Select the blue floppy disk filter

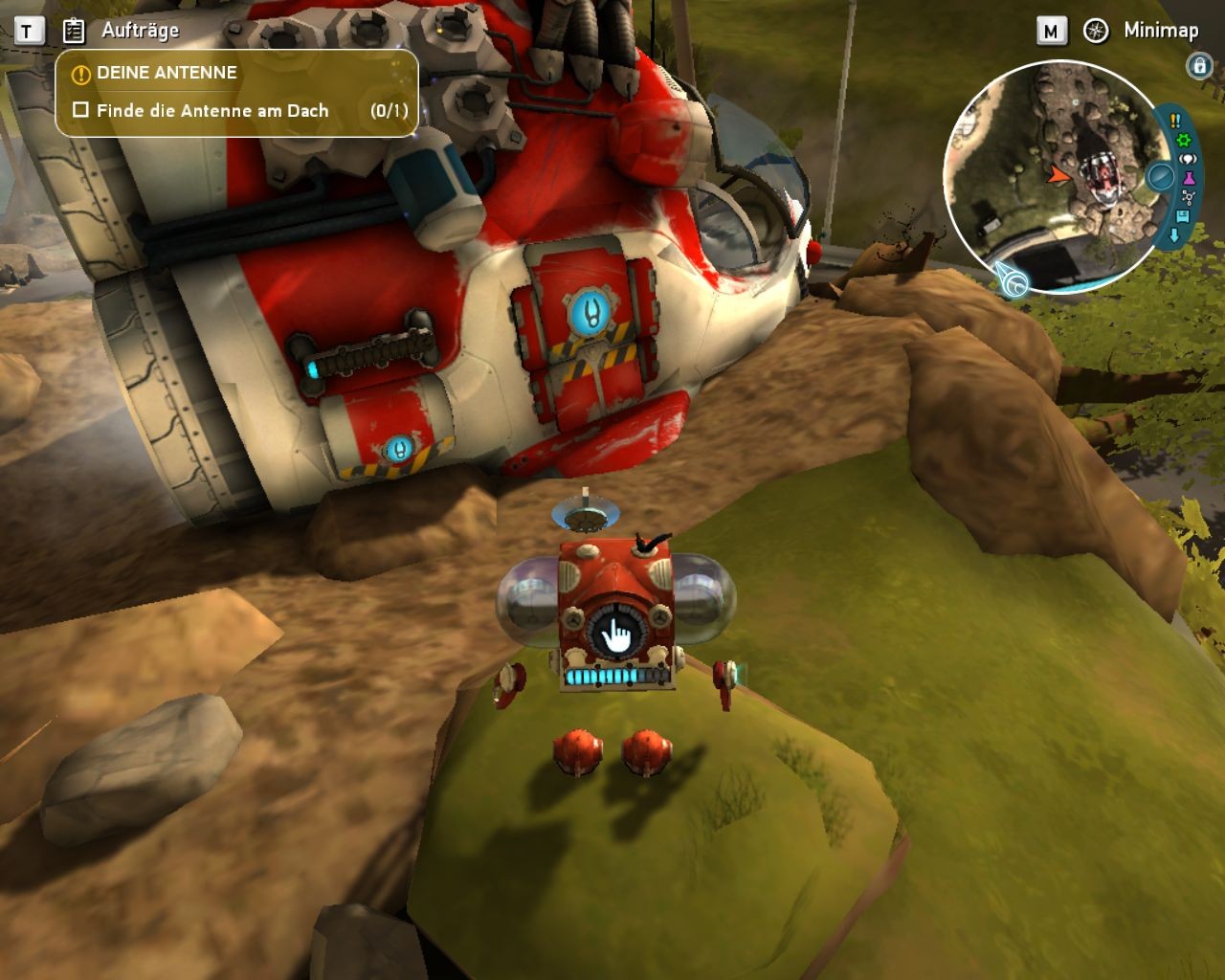1184,217
